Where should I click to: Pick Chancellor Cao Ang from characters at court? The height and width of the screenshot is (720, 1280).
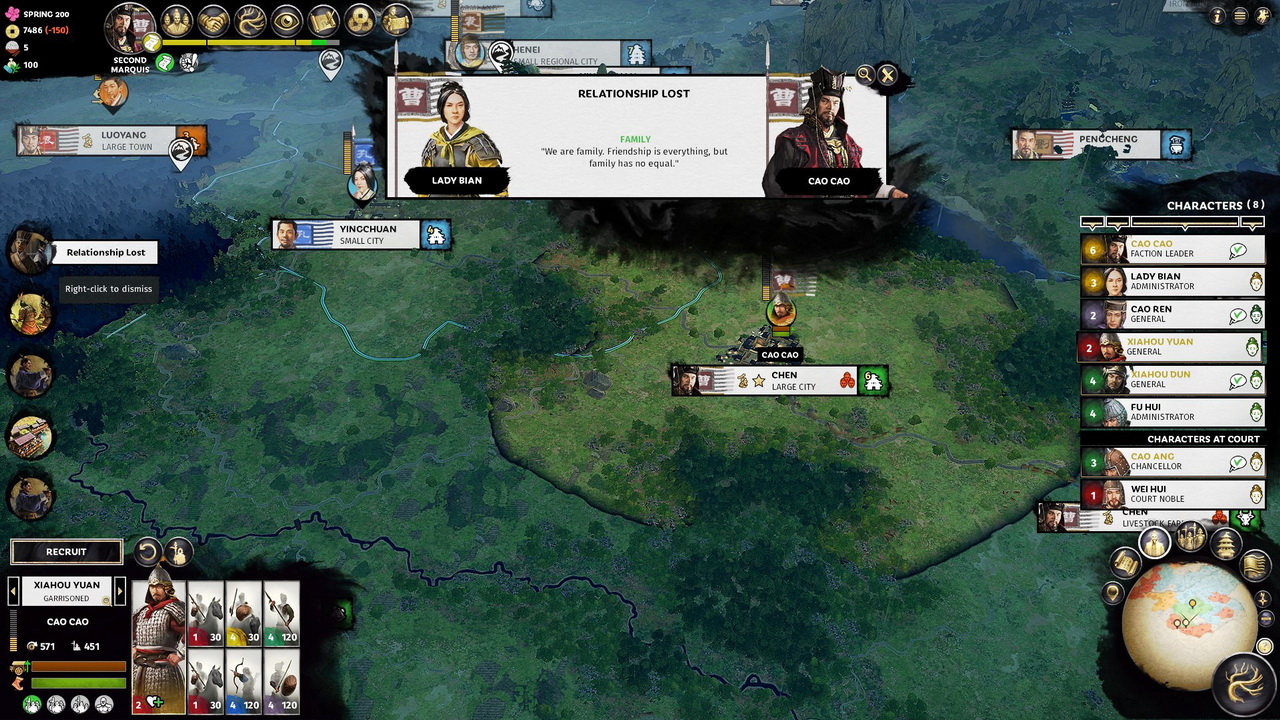(1172, 461)
